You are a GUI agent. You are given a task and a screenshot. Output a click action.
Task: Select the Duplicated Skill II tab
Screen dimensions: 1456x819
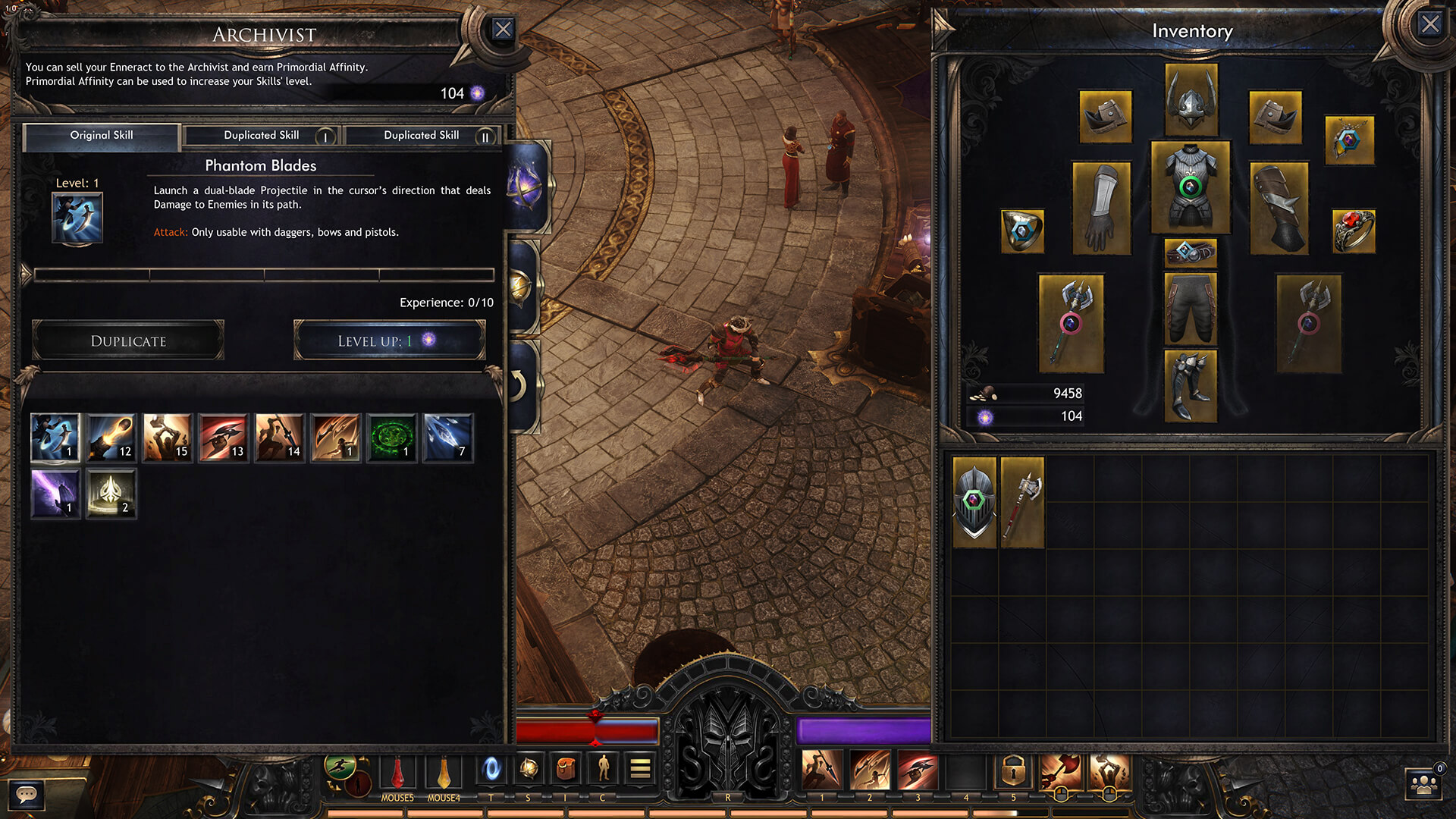(x=422, y=136)
